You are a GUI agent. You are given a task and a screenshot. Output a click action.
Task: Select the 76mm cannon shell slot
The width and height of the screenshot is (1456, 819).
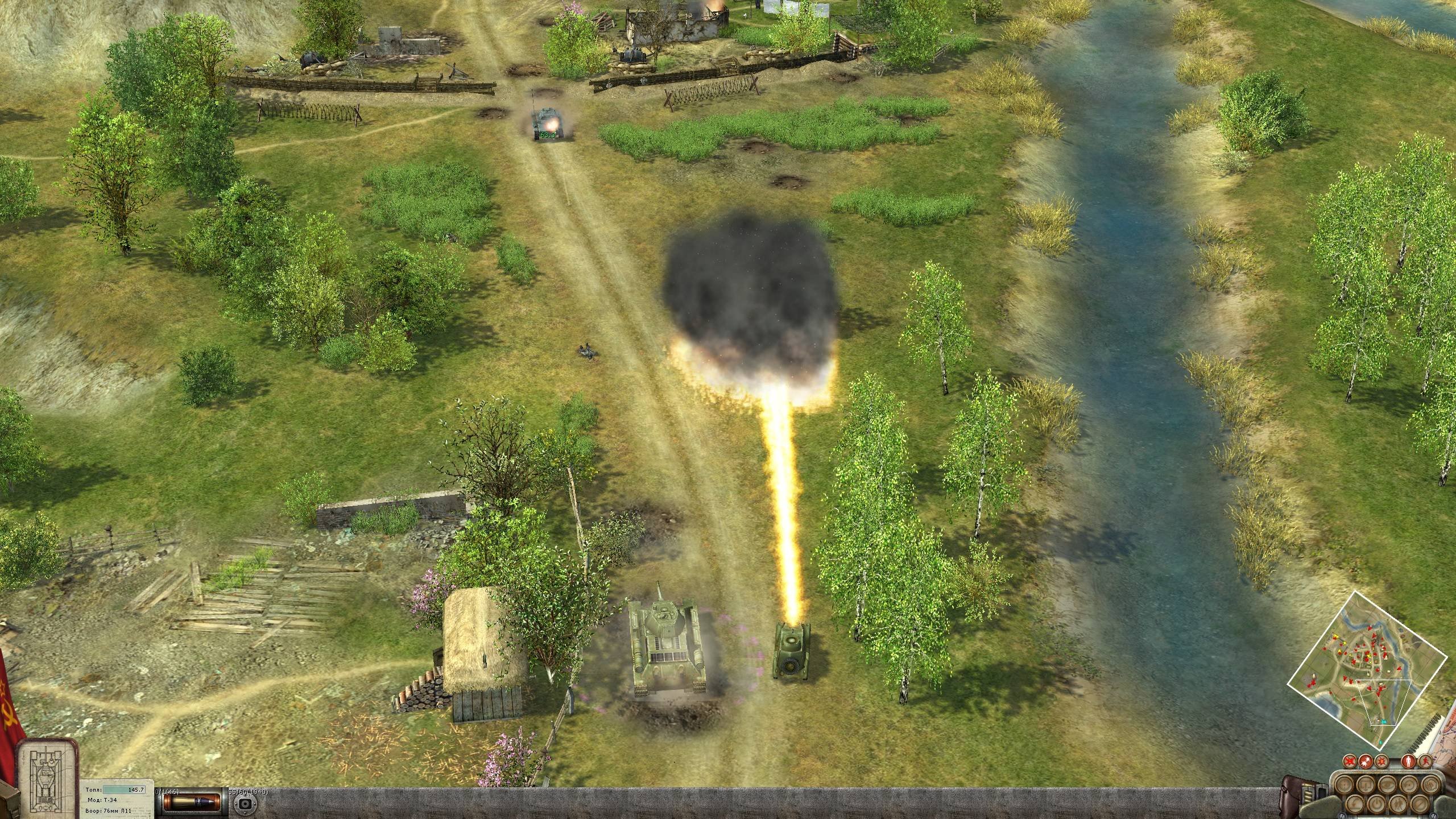pyautogui.click(x=192, y=801)
